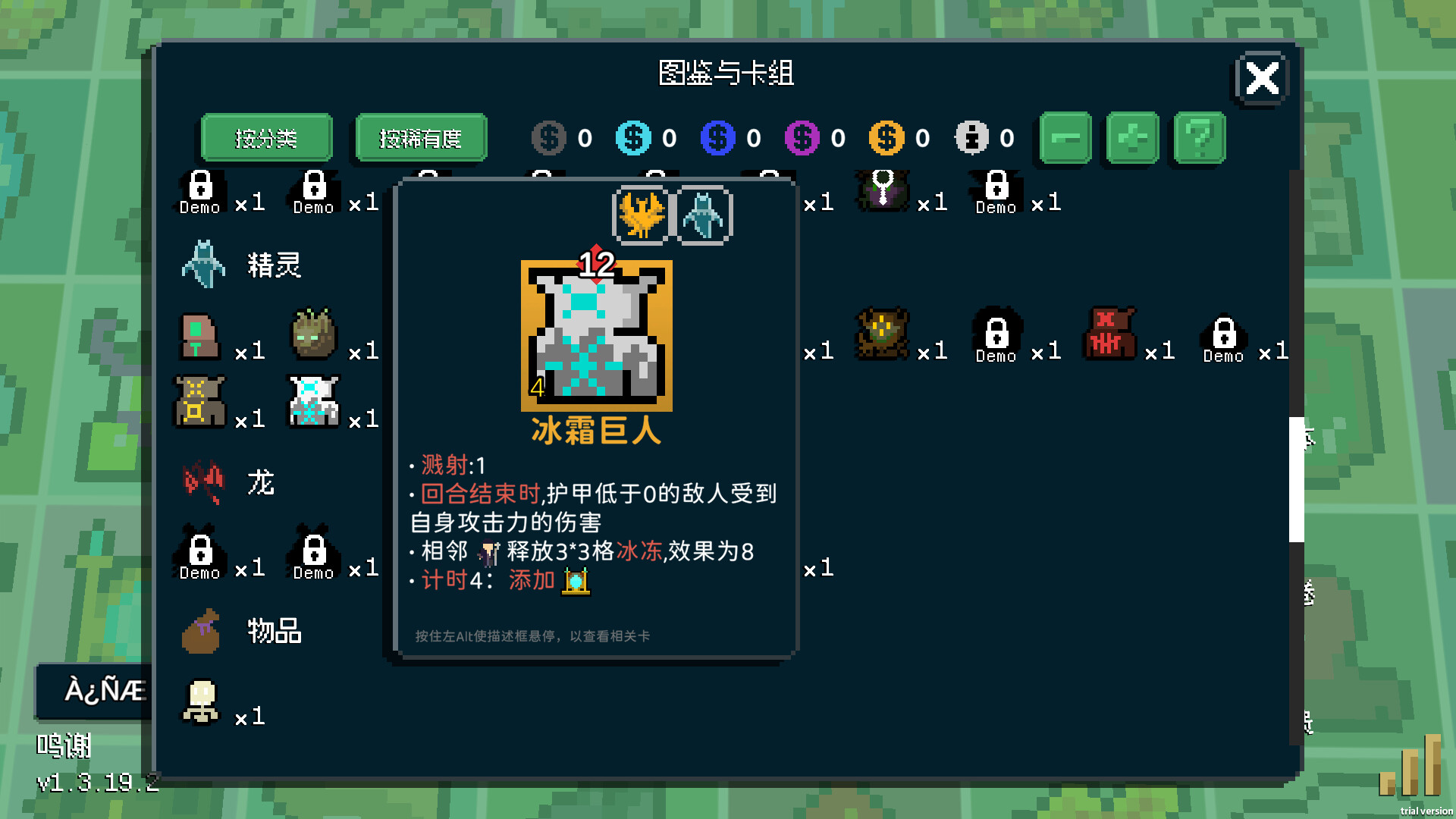
Task: Open the green question mark help button
Action: 1199,138
